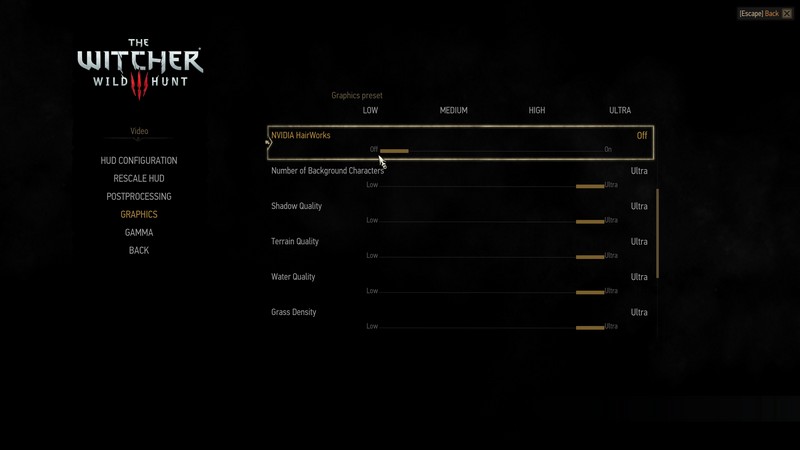Image resolution: width=800 pixels, height=450 pixels.
Task: Switch graphics preset to High
Action: (x=537, y=110)
